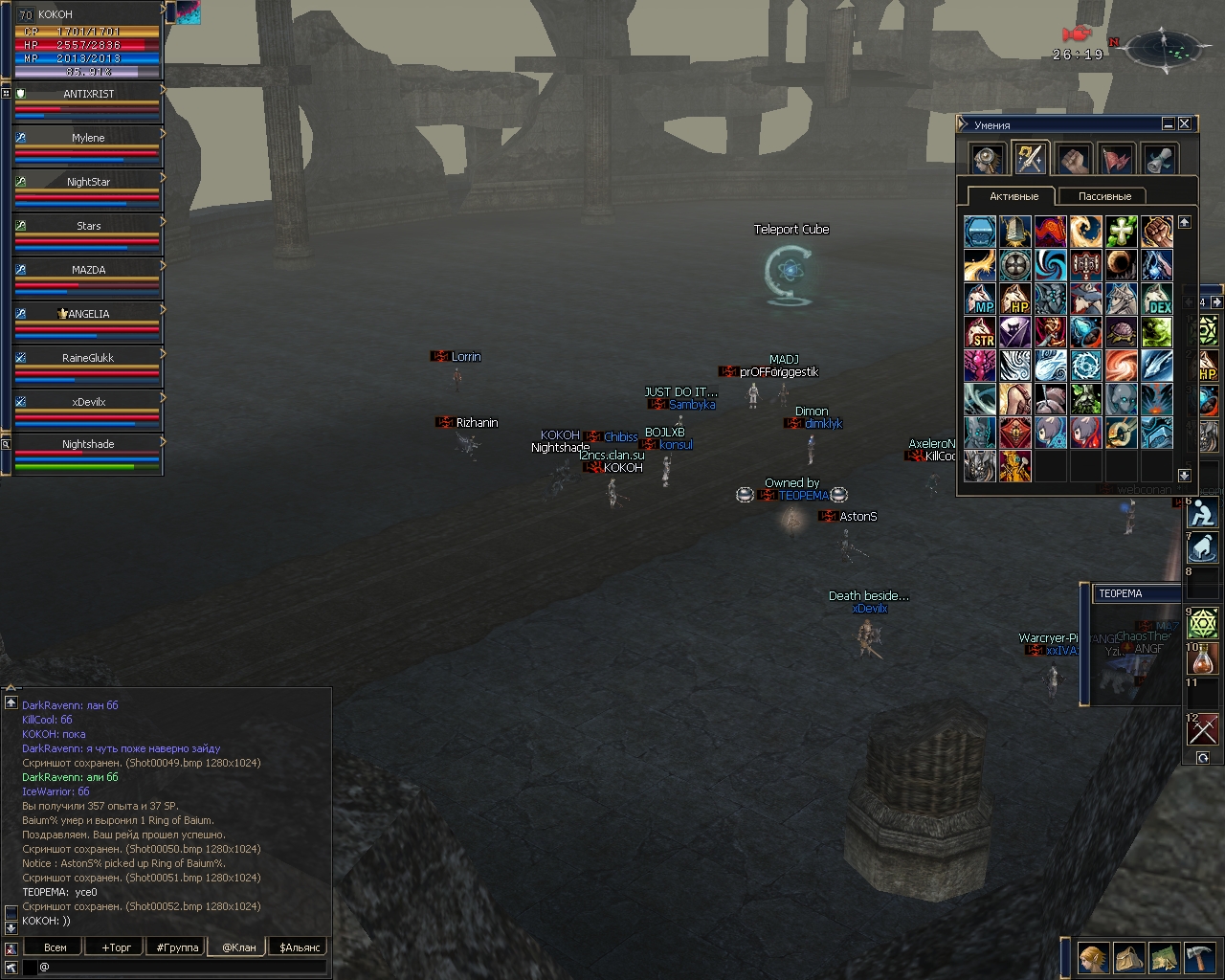
Task: Select the green cross skill icon
Action: point(1122,232)
